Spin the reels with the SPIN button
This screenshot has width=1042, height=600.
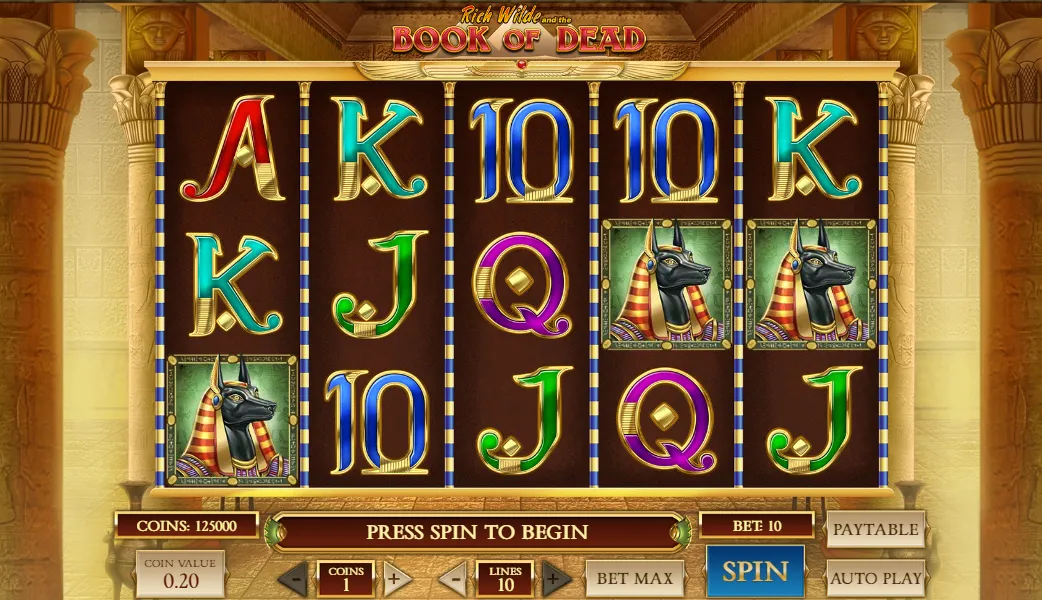[x=755, y=572]
